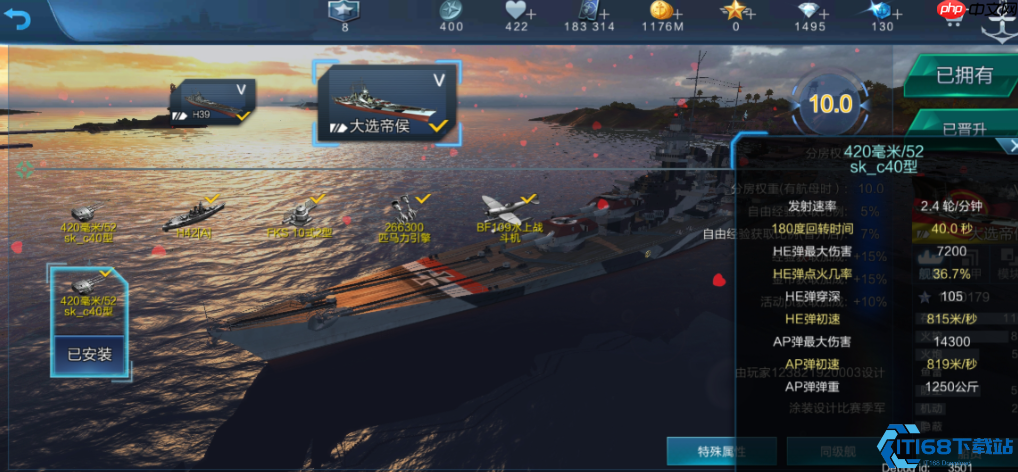Choose the 266300匹马力引擎 engine module
1018x472 pixels.
click(x=402, y=218)
